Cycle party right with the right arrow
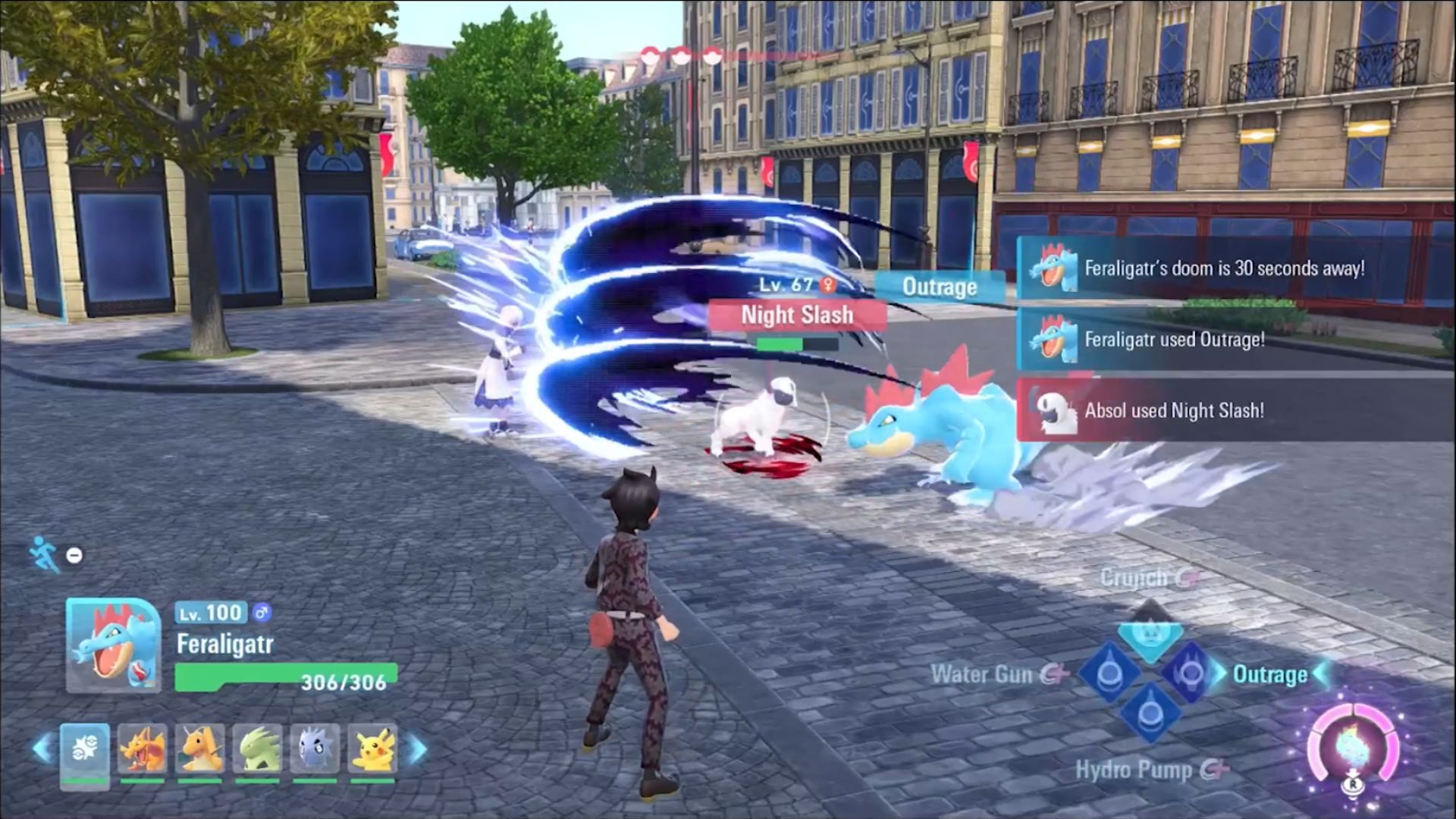 pos(416,749)
